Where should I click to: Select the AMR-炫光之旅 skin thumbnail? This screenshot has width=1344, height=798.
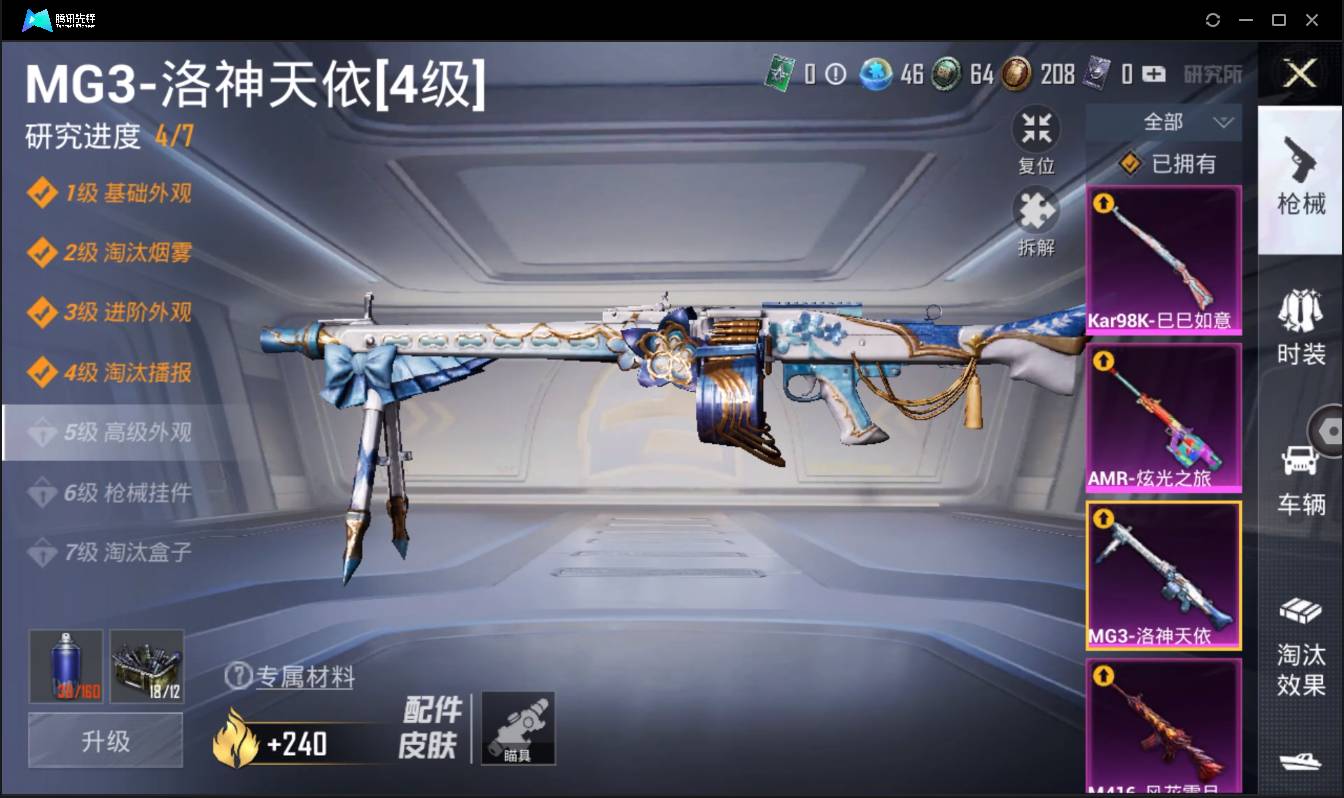tap(1163, 413)
